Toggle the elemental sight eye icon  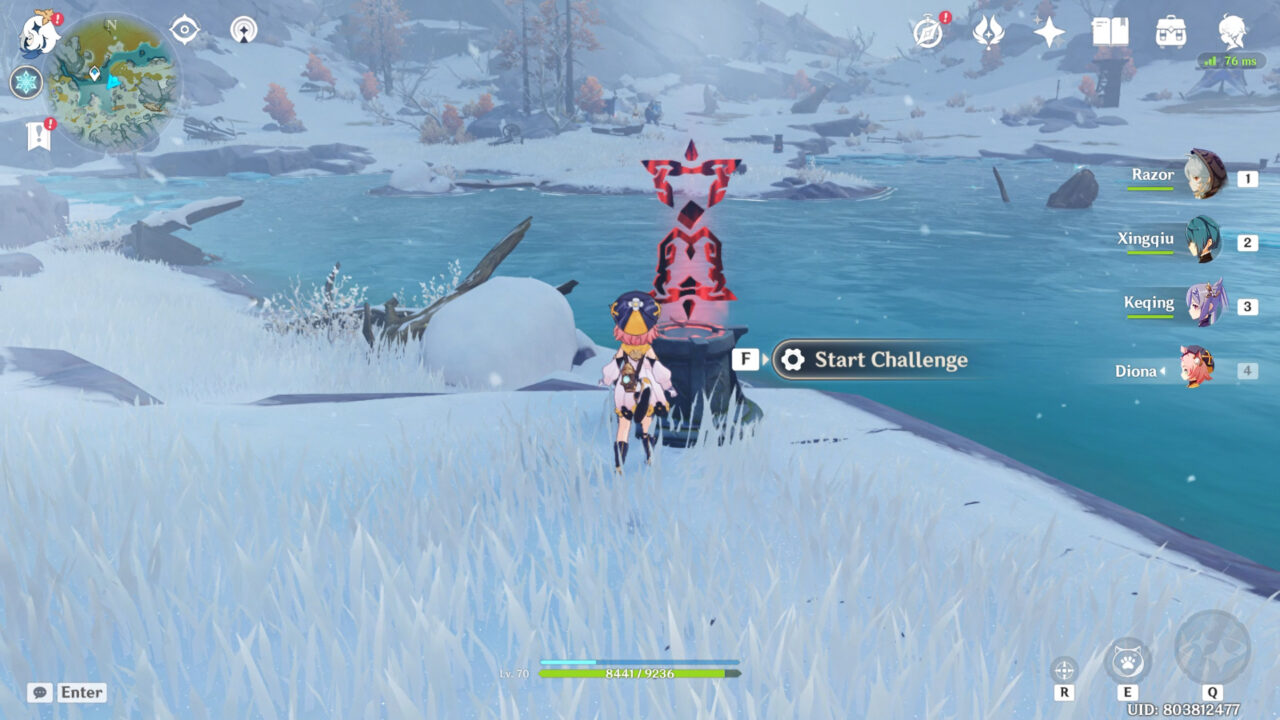tap(185, 30)
